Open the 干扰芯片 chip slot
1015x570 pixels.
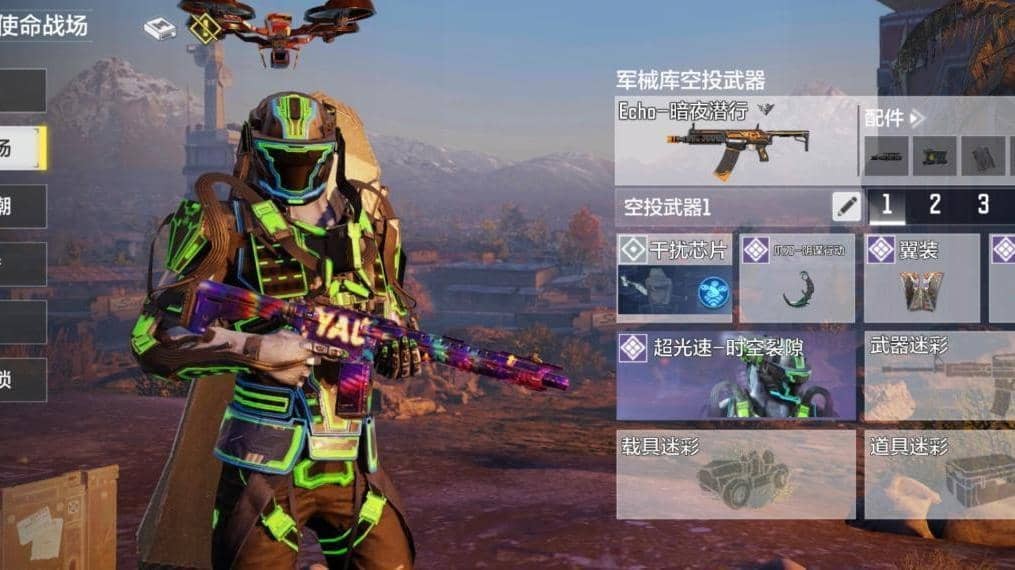pyautogui.click(x=675, y=278)
